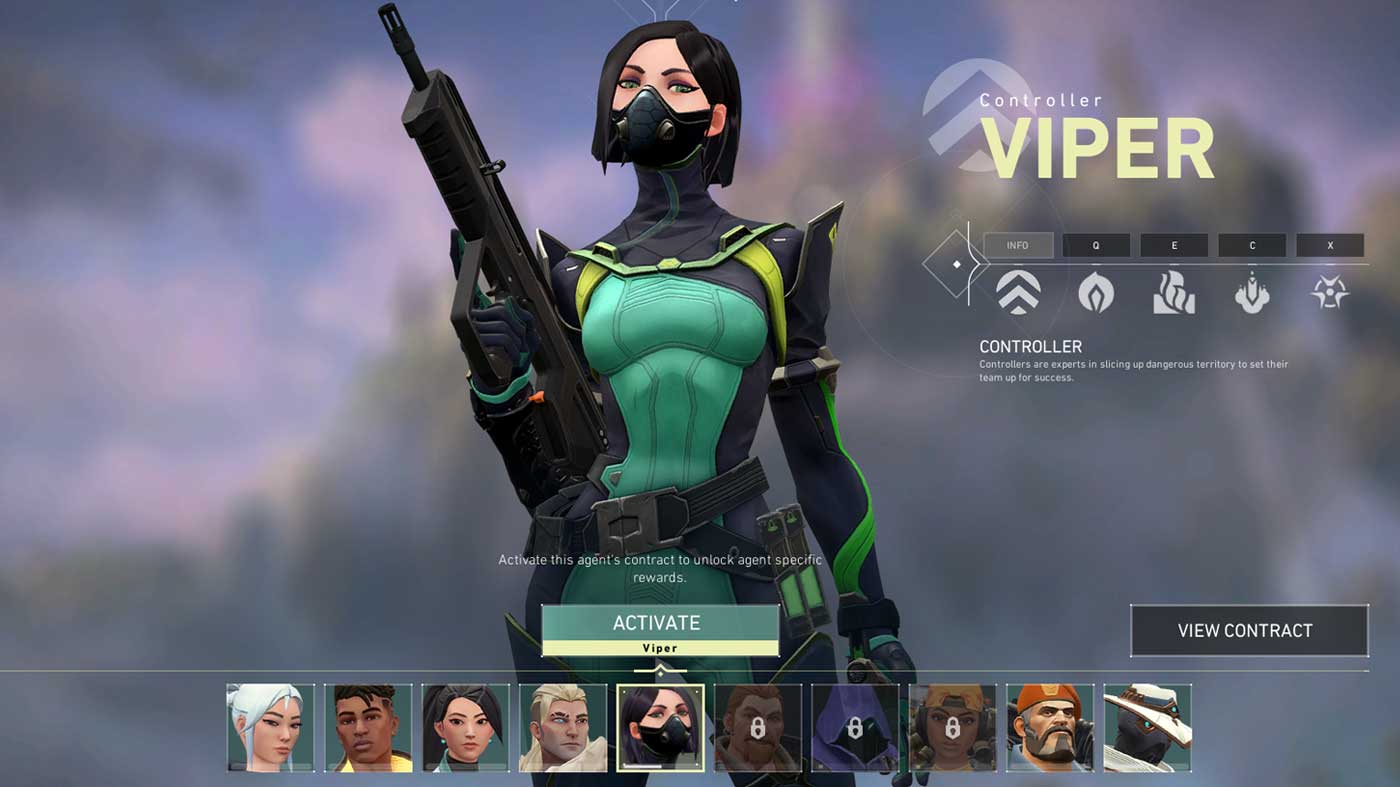Select Jett's white-haired portrait
The image size is (1400, 787).
pos(270,728)
